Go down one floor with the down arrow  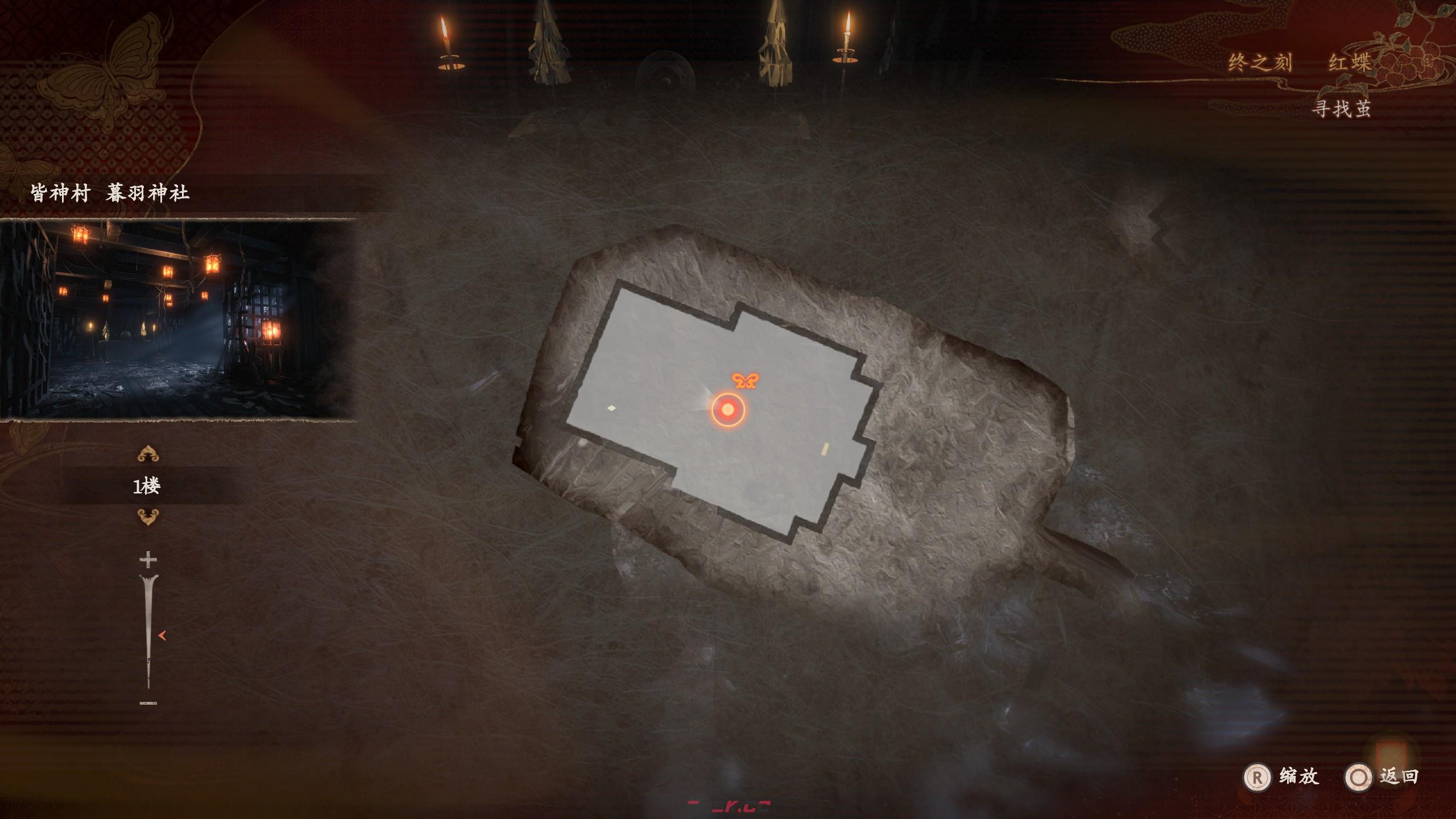148,517
